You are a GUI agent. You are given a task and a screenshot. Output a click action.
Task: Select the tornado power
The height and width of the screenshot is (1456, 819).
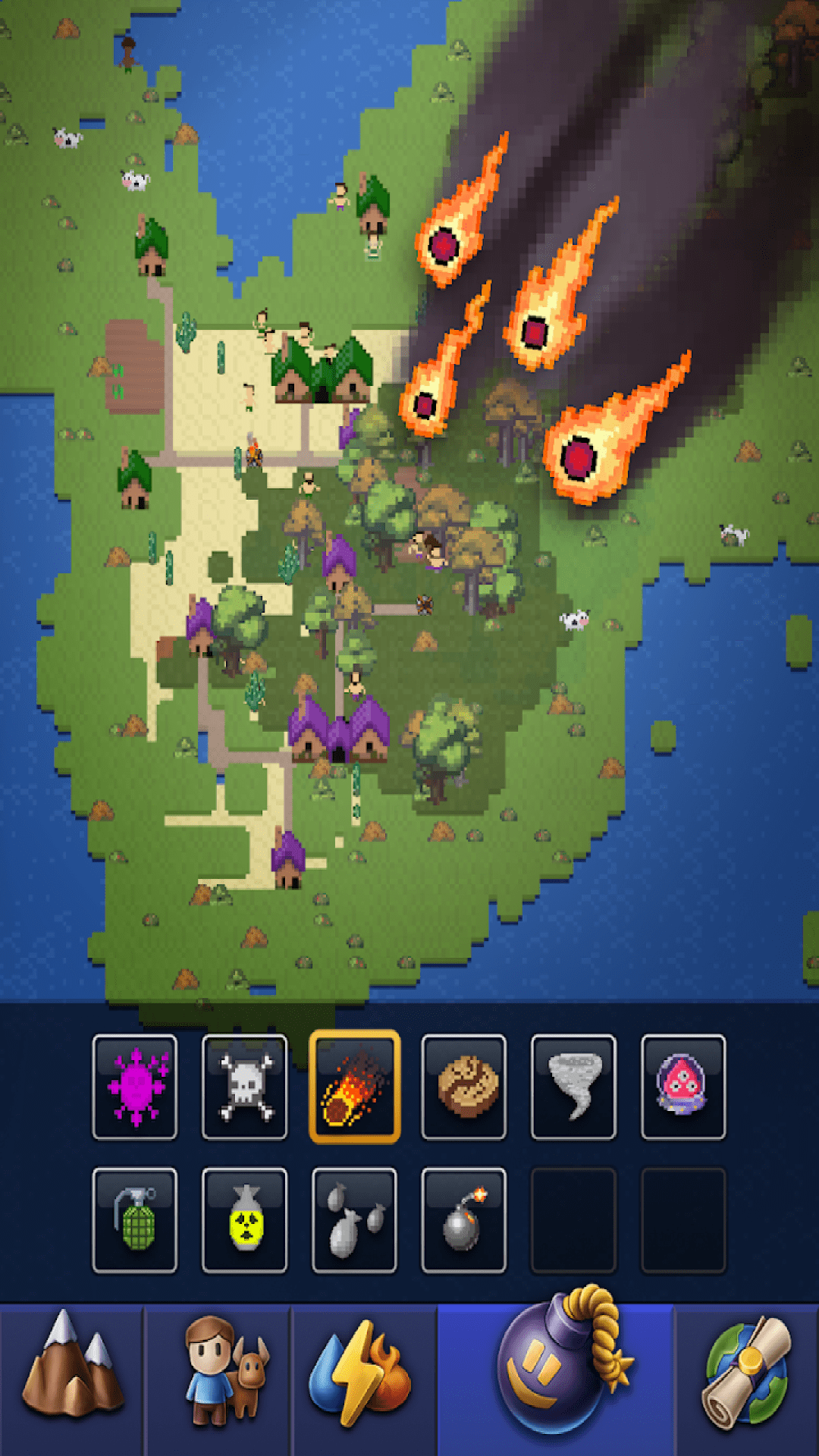[573, 1087]
